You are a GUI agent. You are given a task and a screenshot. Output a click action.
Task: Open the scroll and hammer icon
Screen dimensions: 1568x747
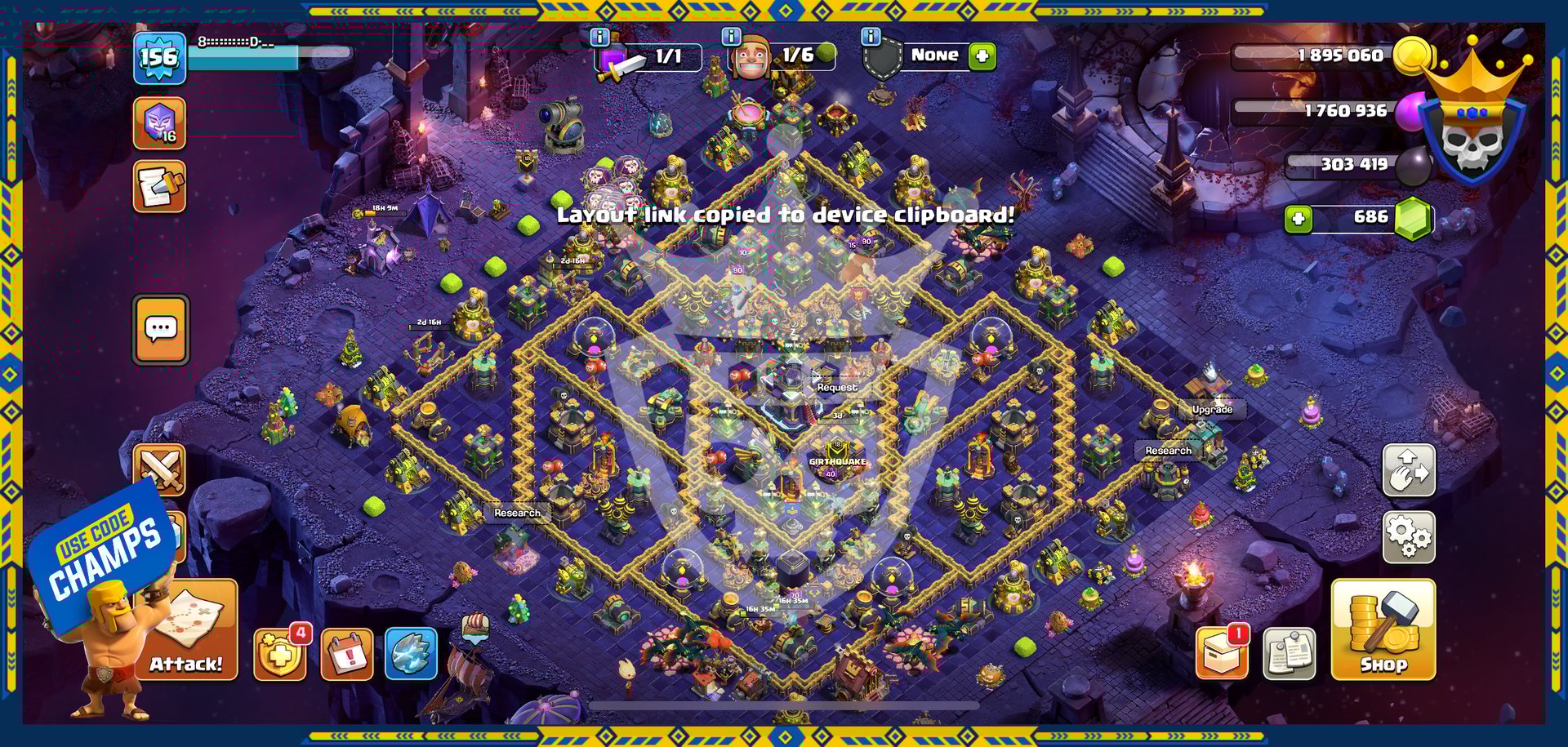click(159, 187)
